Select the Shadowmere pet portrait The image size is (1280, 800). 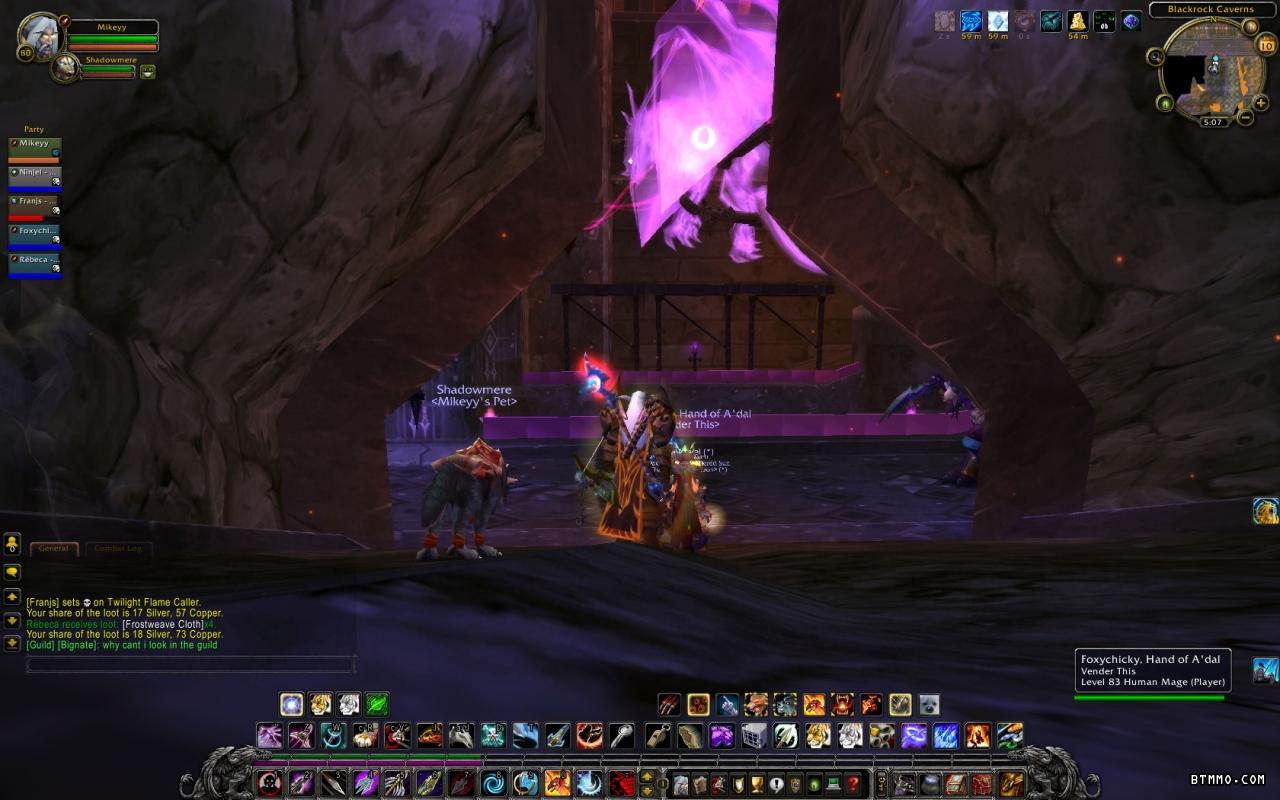pos(65,68)
